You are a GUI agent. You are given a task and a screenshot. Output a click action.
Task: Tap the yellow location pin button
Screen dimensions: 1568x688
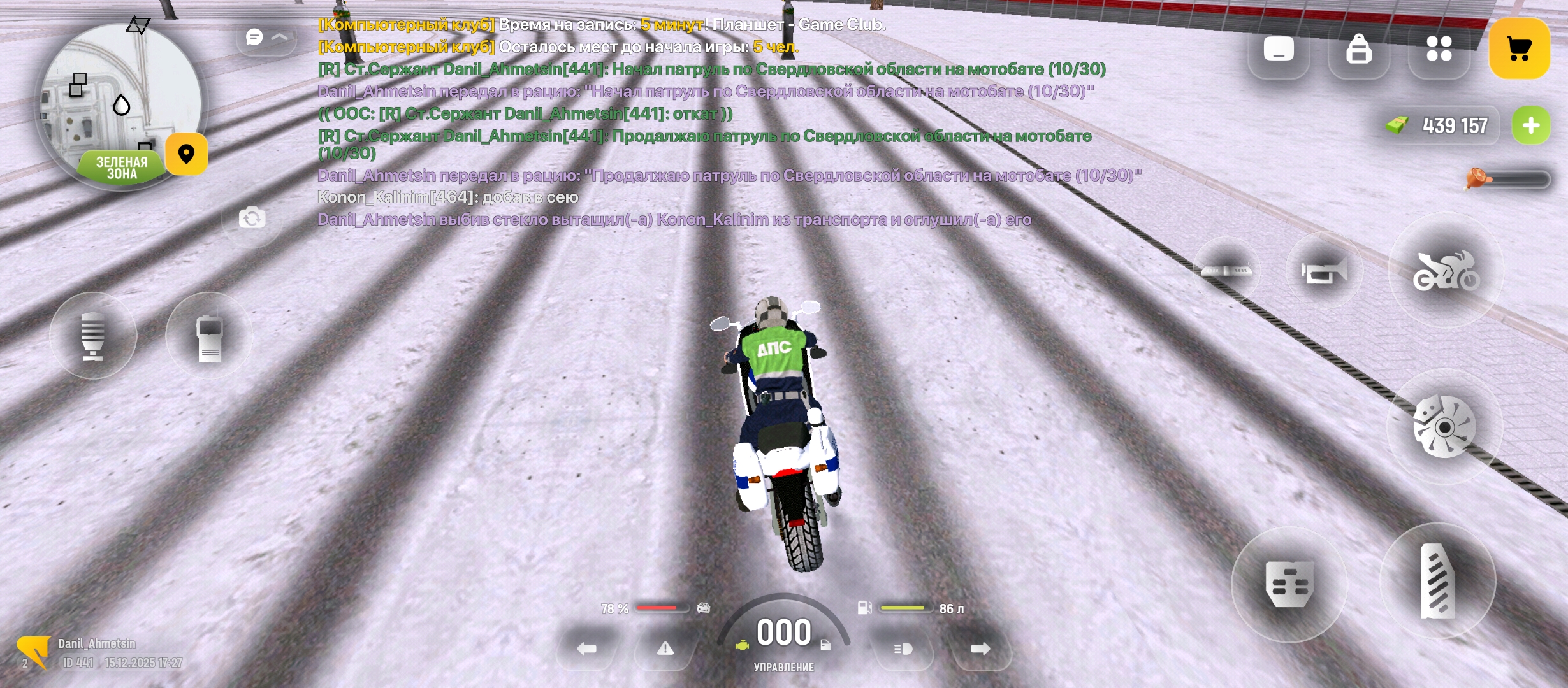(x=186, y=154)
